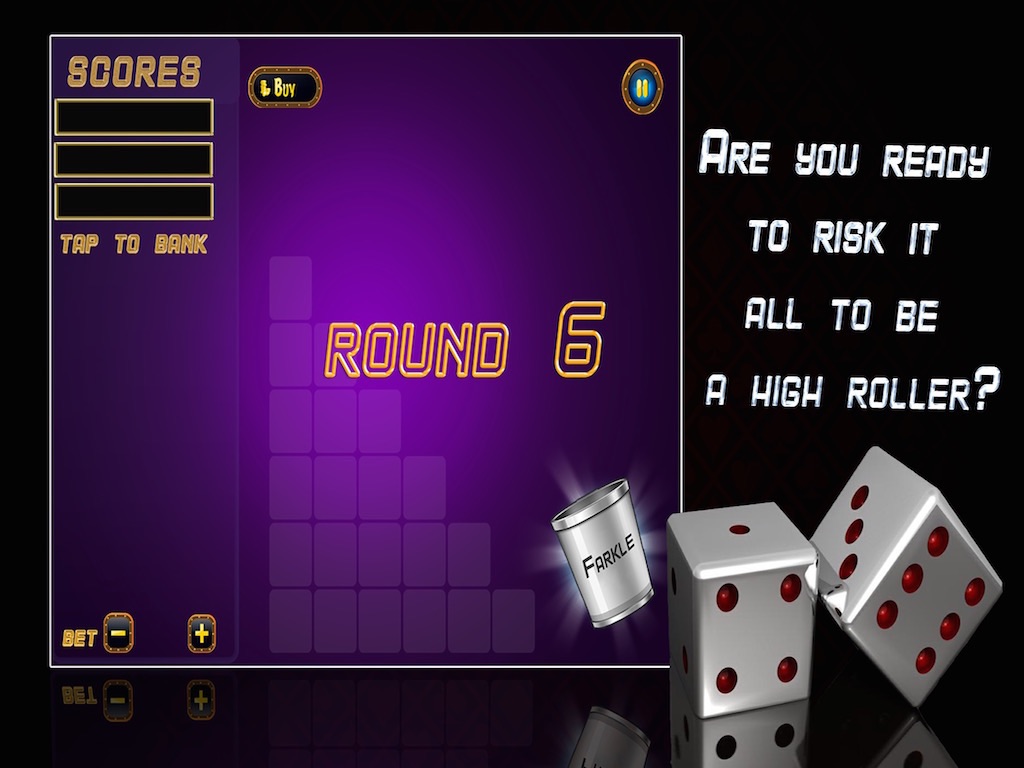
Task: Pause the game
Action: 642,88
